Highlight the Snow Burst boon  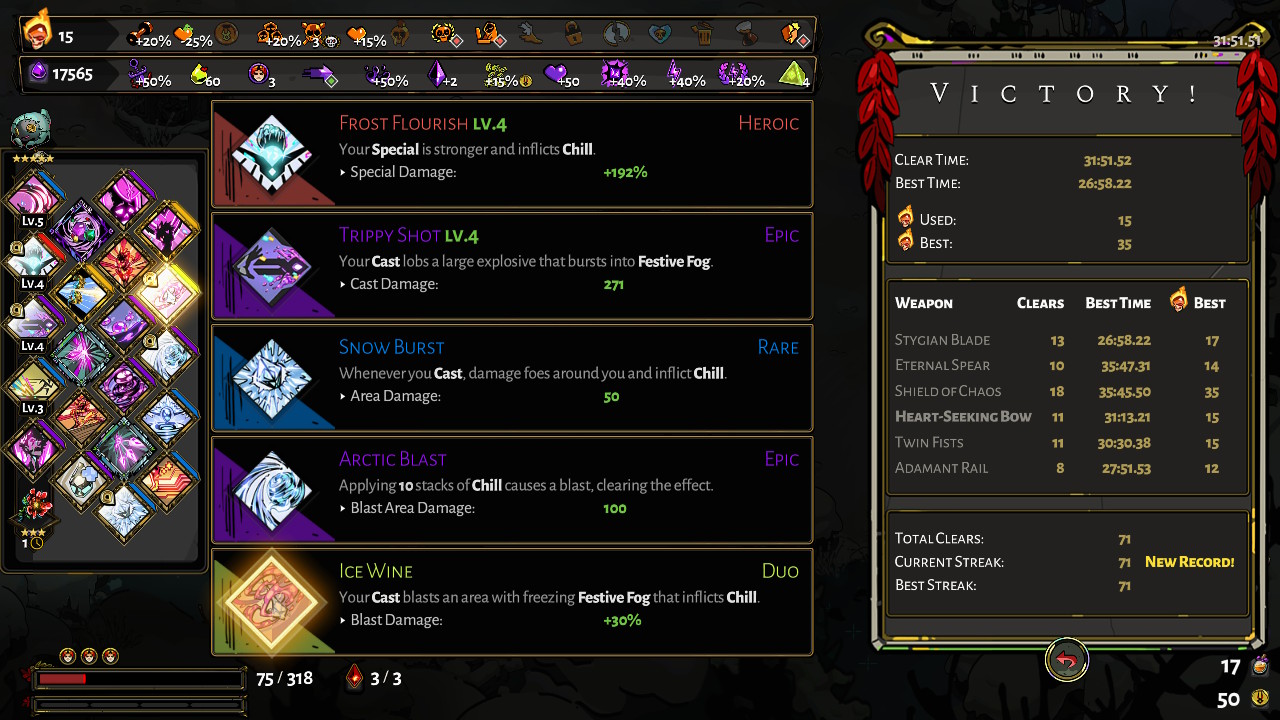[x=512, y=378]
